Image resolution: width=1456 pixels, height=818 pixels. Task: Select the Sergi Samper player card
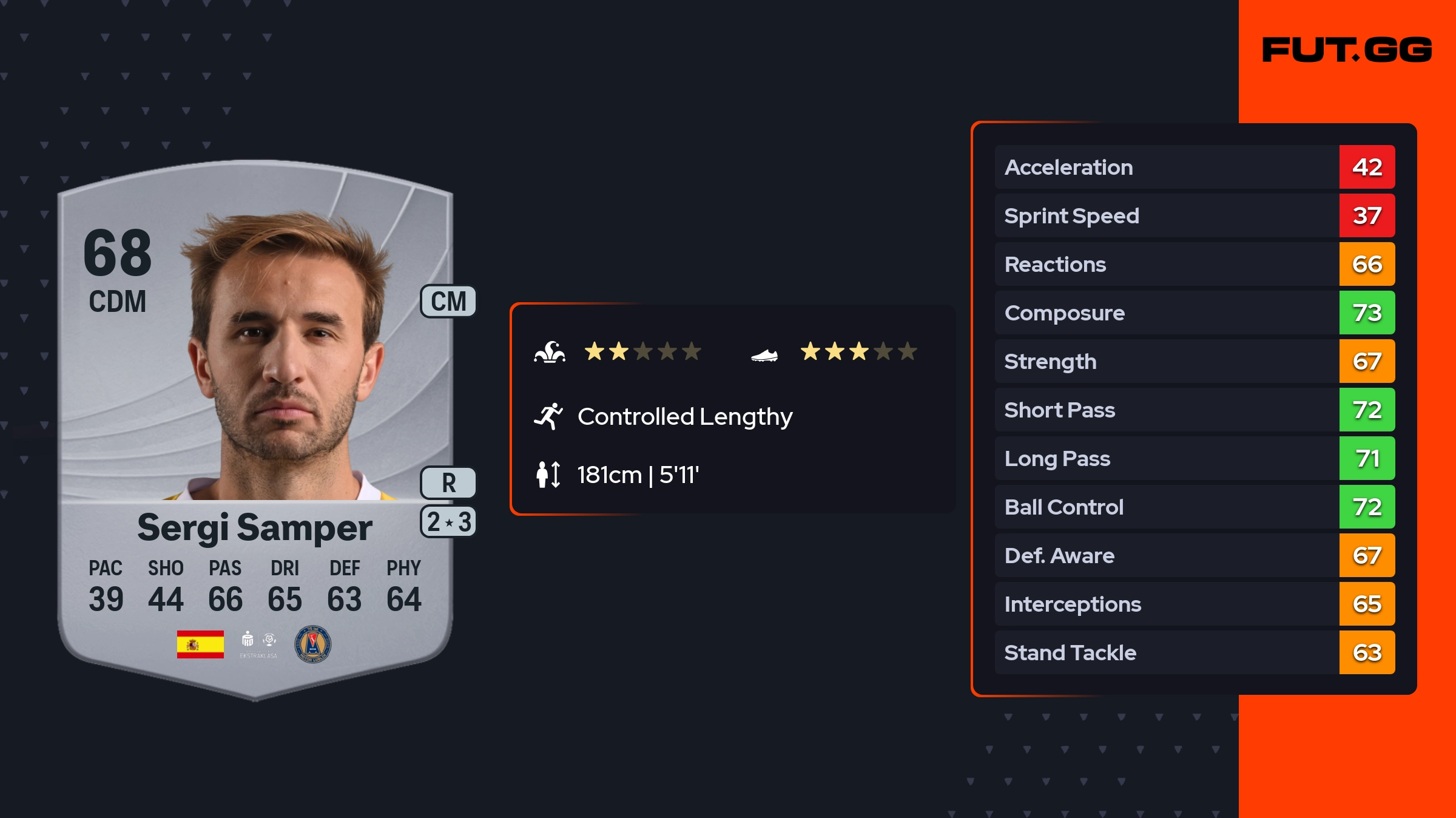255,425
